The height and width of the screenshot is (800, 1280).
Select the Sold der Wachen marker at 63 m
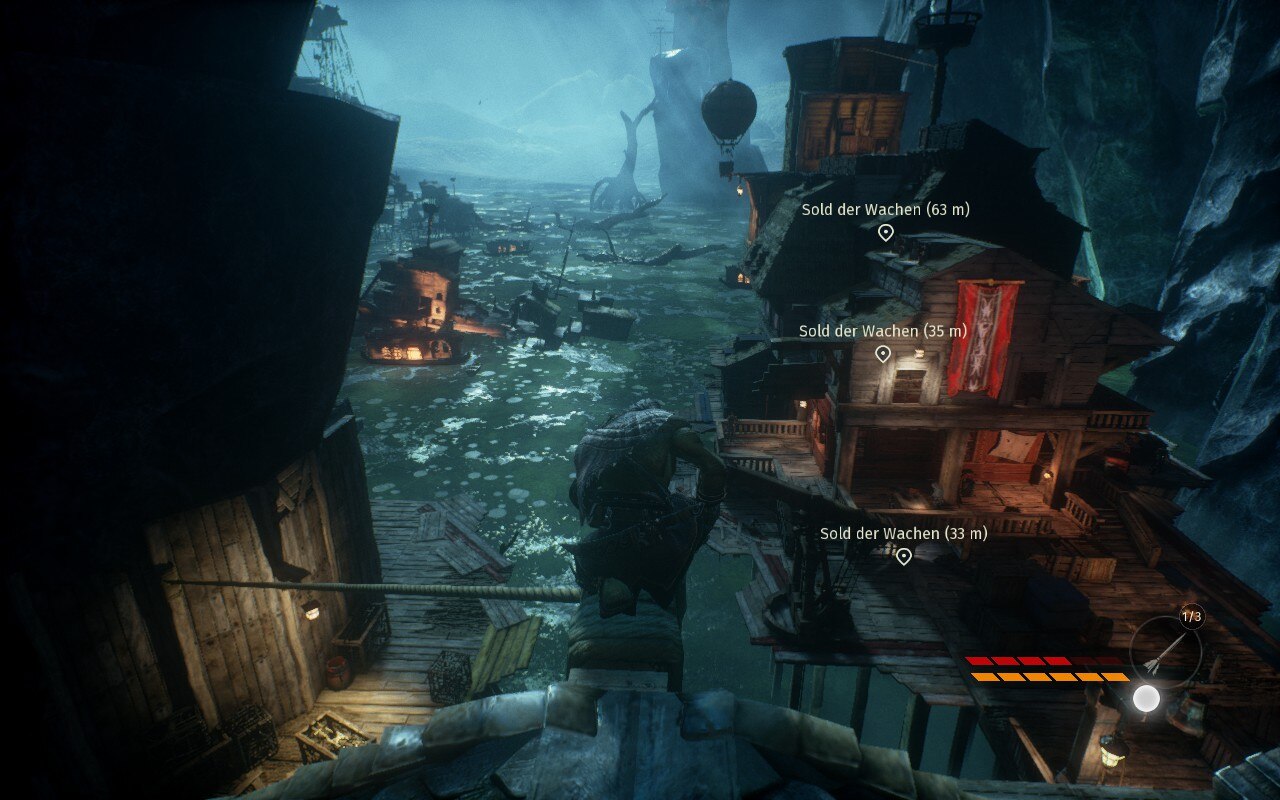885,233
